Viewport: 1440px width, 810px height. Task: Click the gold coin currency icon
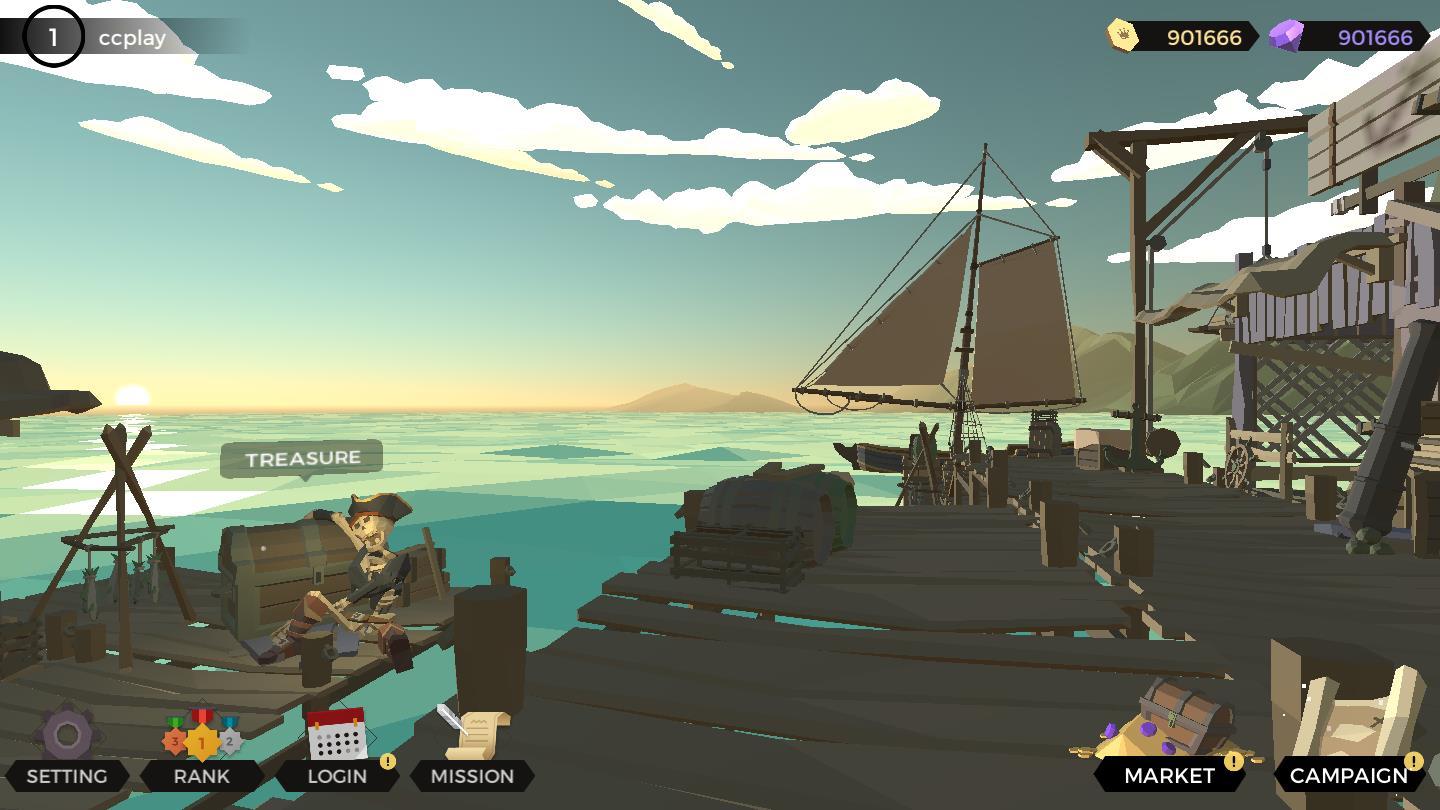pos(1123,36)
